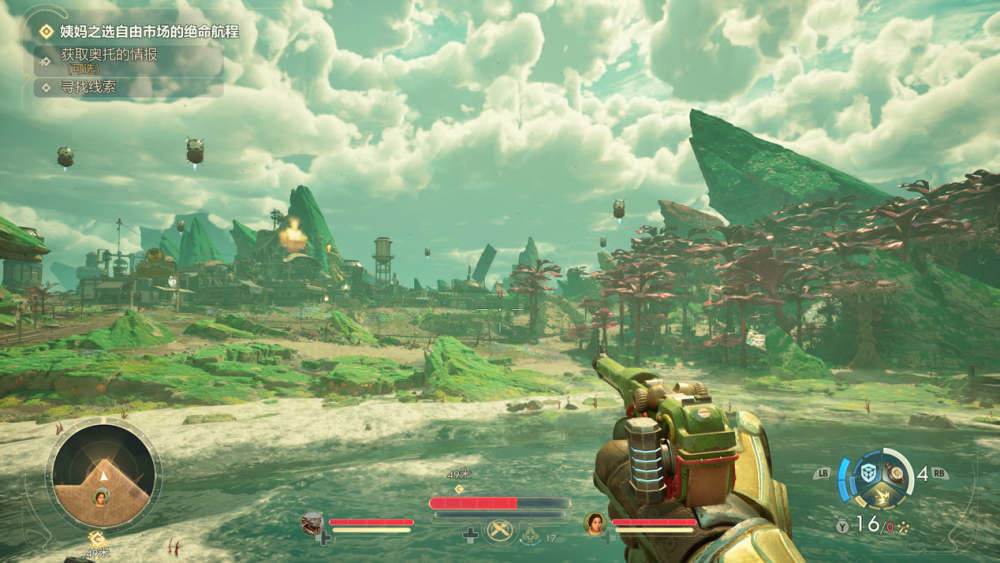This screenshot has width=1000, height=563.
Task: Select the 寻找线索 objective entry
Action: [x=88, y=87]
